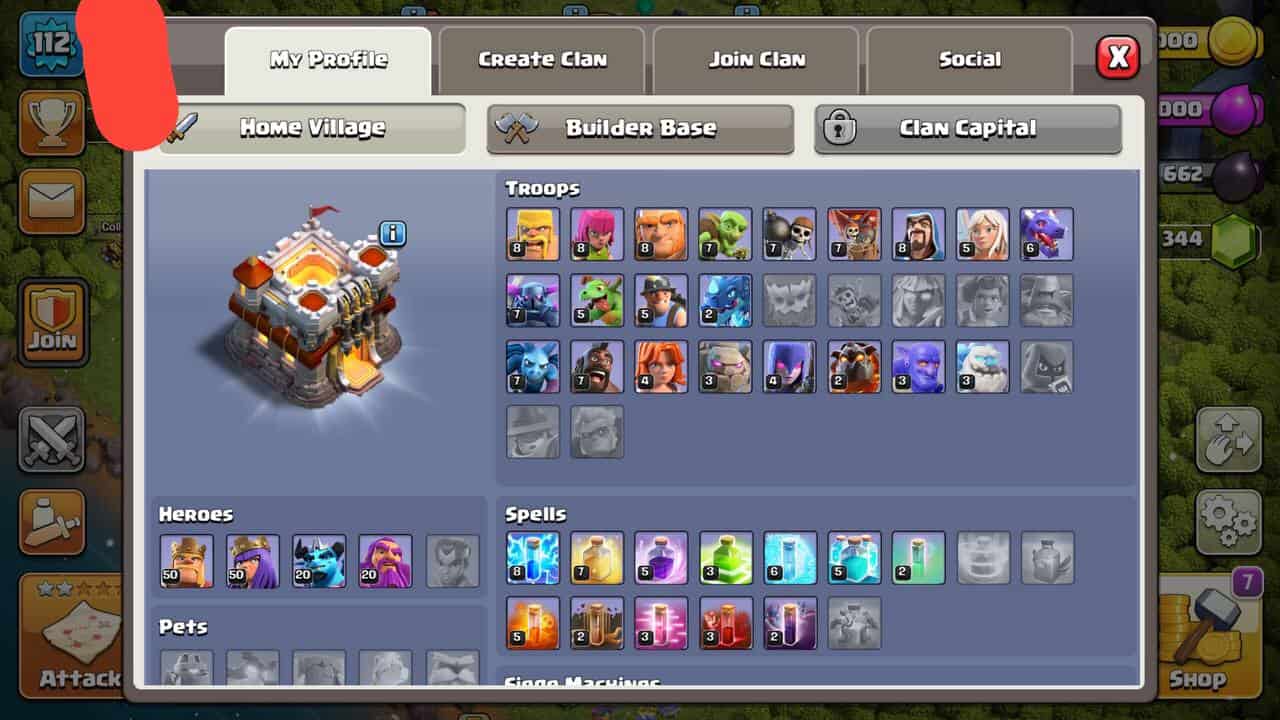Choose the Home Village section
The height and width of the screenshot is (720, 1280).
point(312,128)
